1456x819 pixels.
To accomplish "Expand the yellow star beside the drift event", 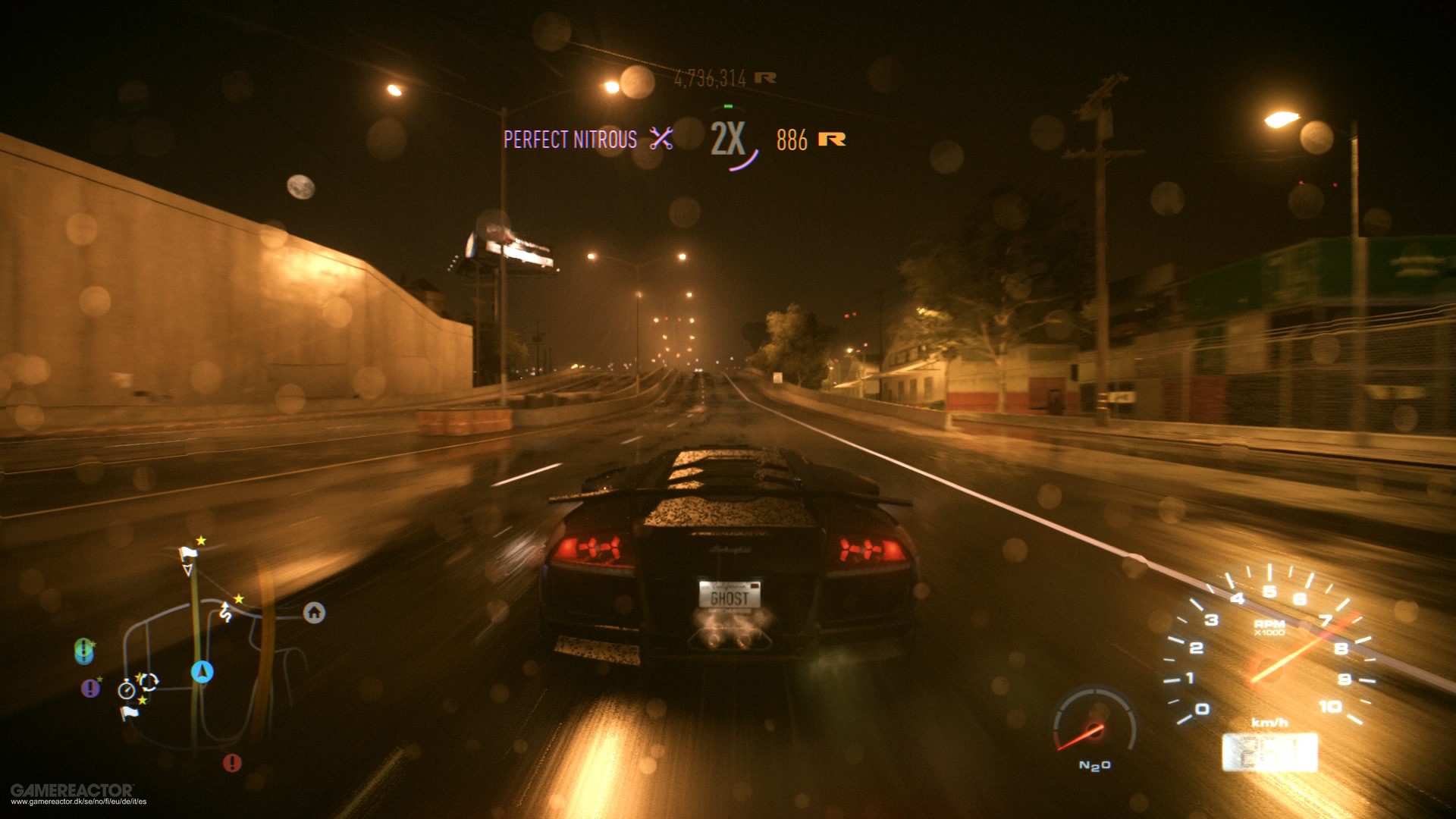I will point(140,676).
